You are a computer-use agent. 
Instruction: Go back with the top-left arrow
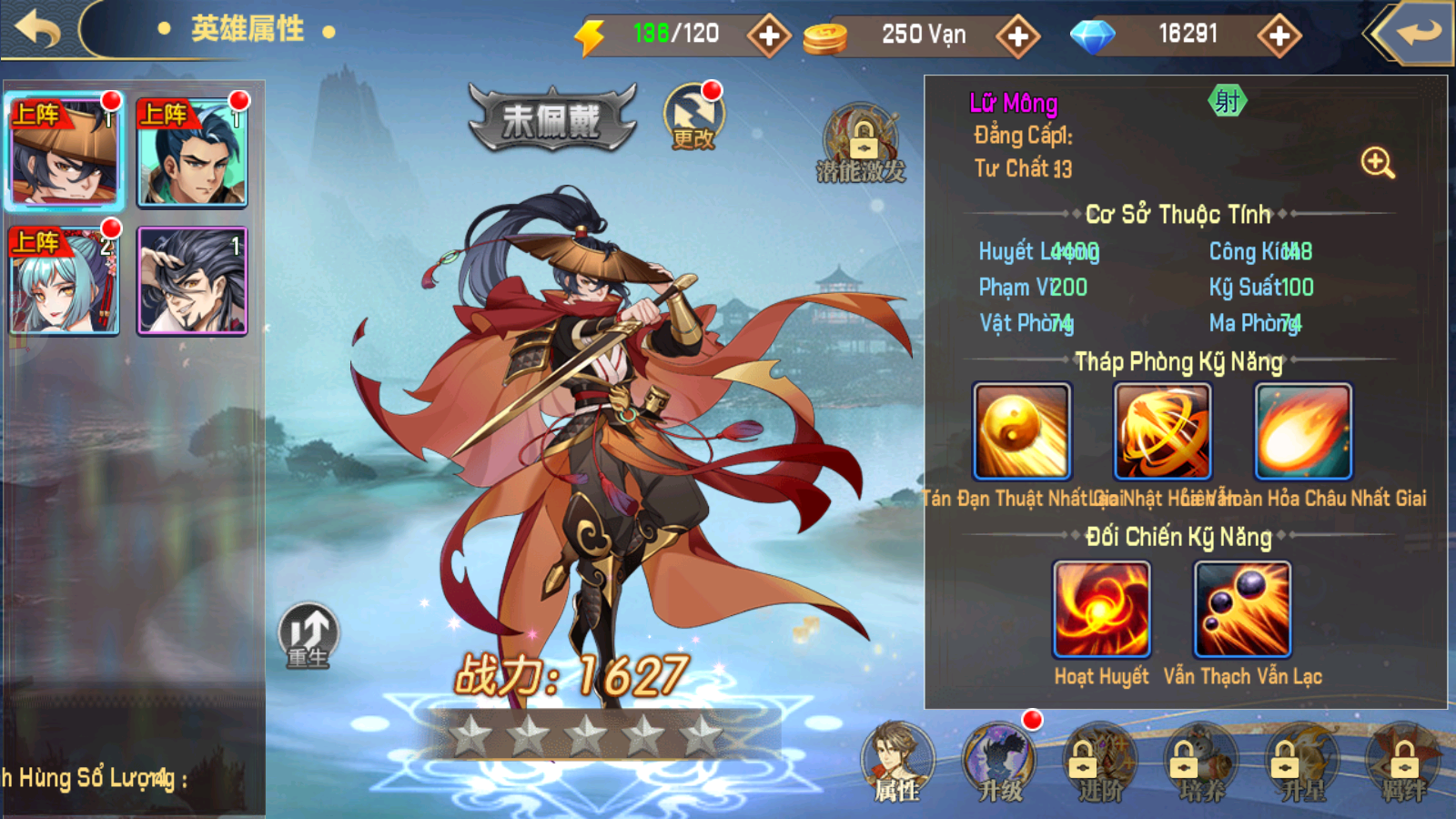click(38, 29)
